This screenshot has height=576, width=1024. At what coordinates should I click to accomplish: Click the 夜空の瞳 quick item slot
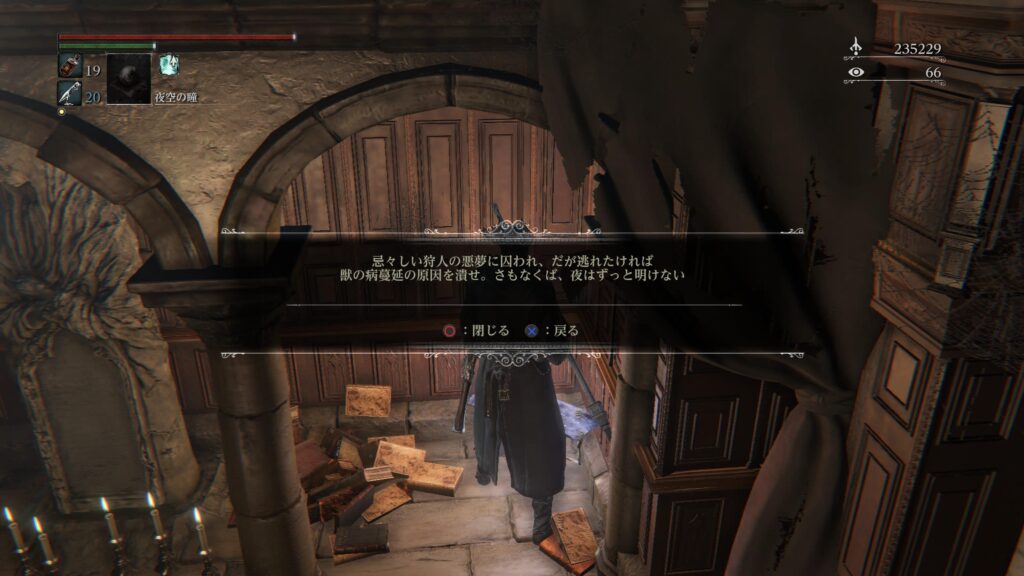128,78
